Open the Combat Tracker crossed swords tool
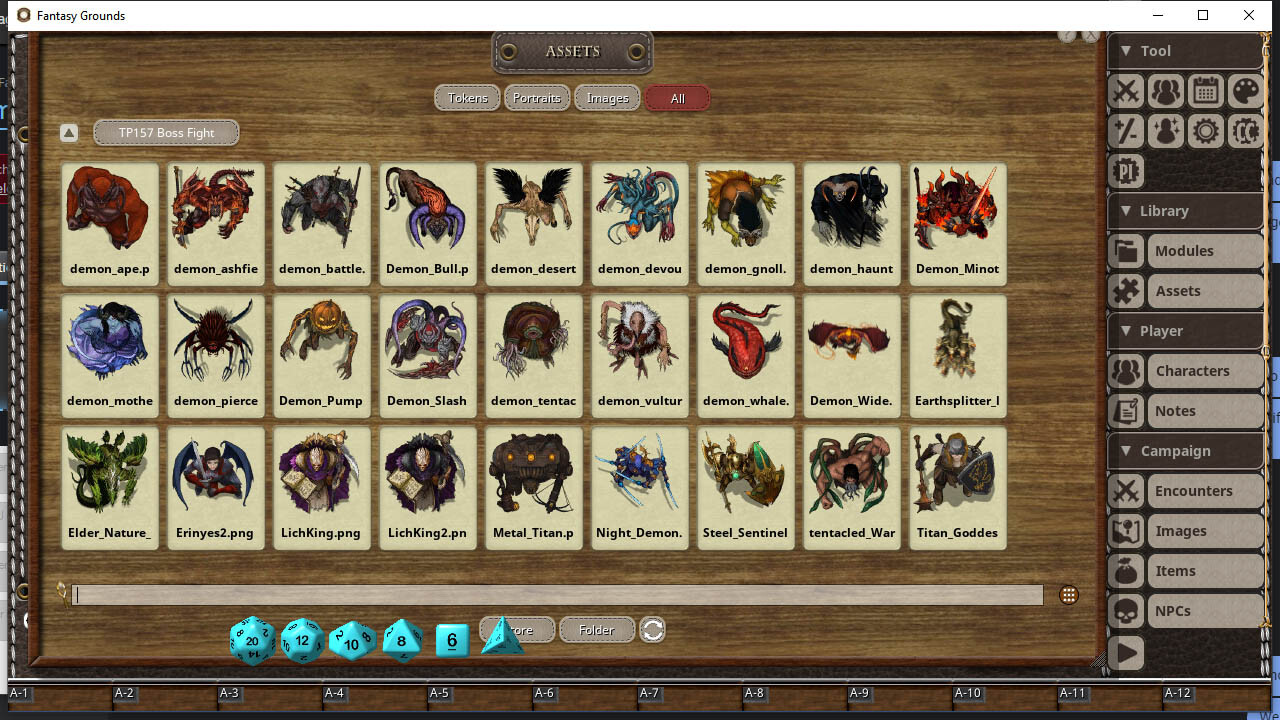This screenshot has width=1280, height=720. [x=1125, y=91]
